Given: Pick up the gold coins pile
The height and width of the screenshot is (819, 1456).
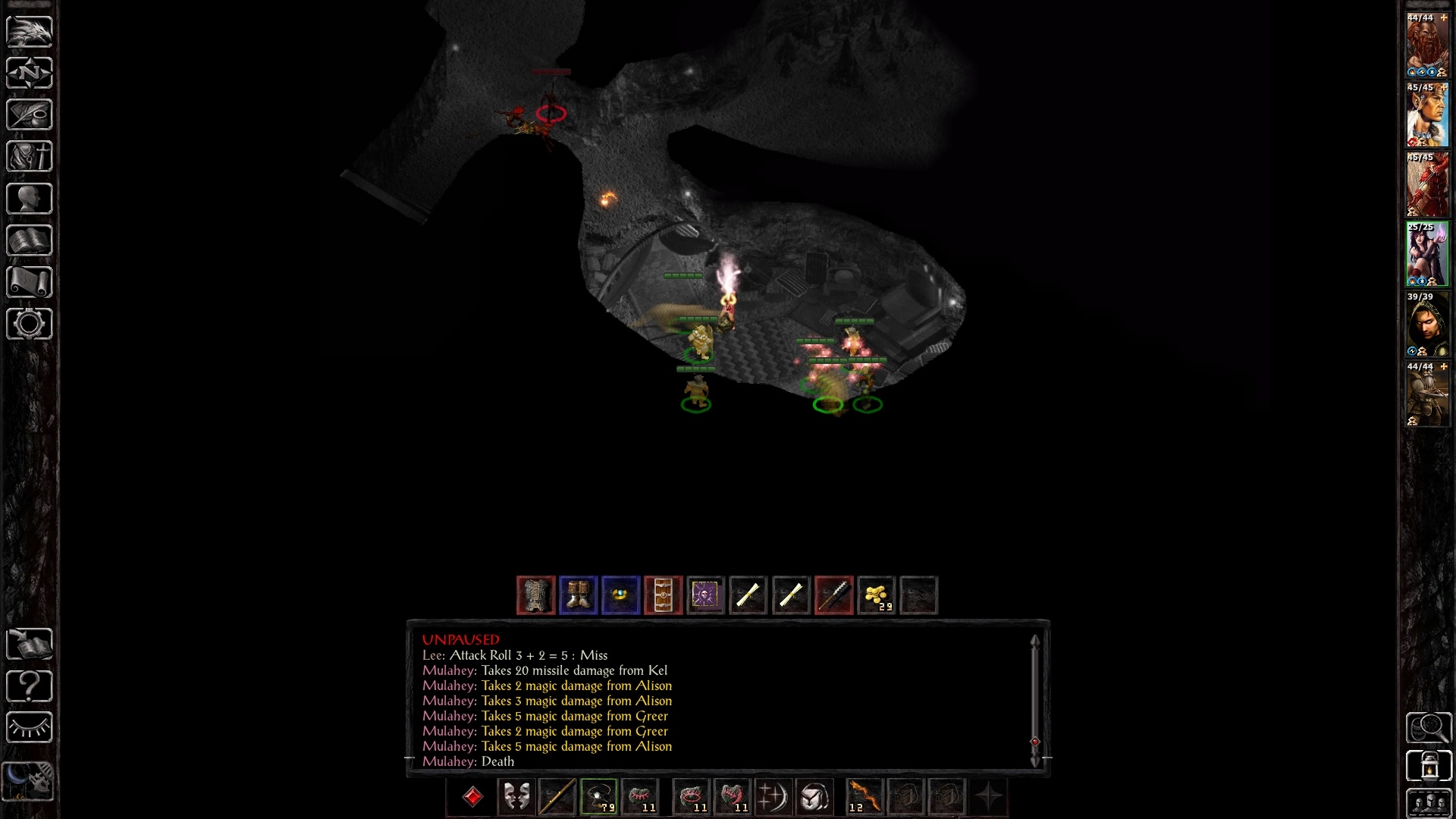Looking at the screenshot, I should 876,595.
